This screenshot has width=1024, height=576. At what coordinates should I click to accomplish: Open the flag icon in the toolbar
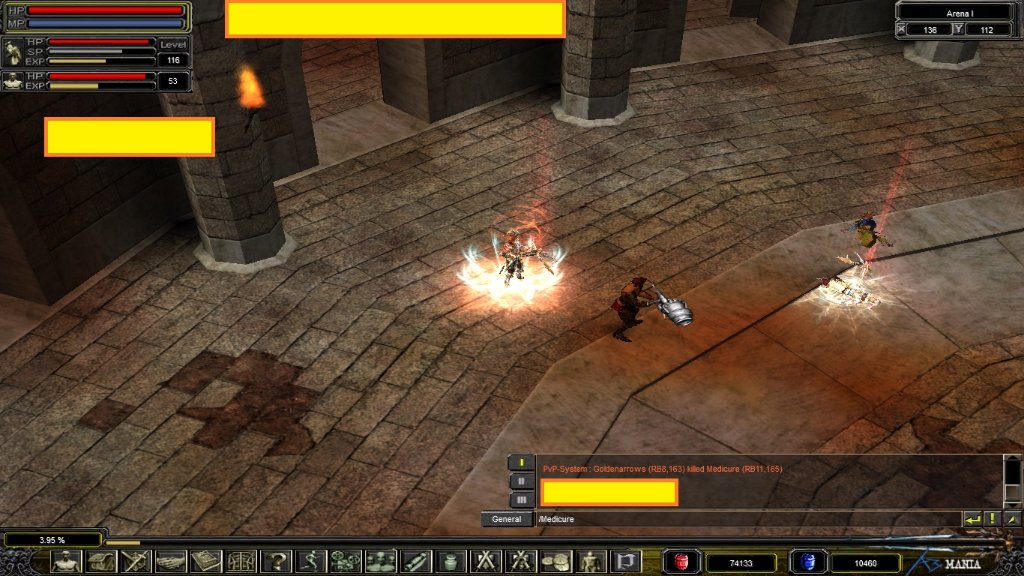click(x=626, y=561)
